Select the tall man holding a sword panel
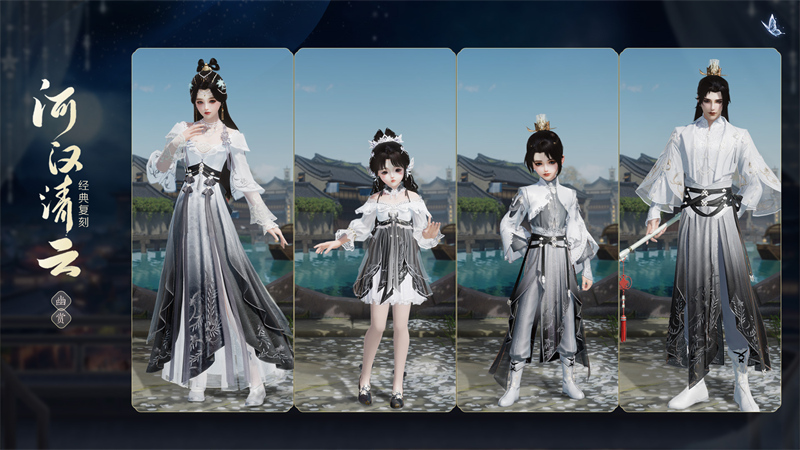Viewport: 800px width, 450px height. click(699, 230)
